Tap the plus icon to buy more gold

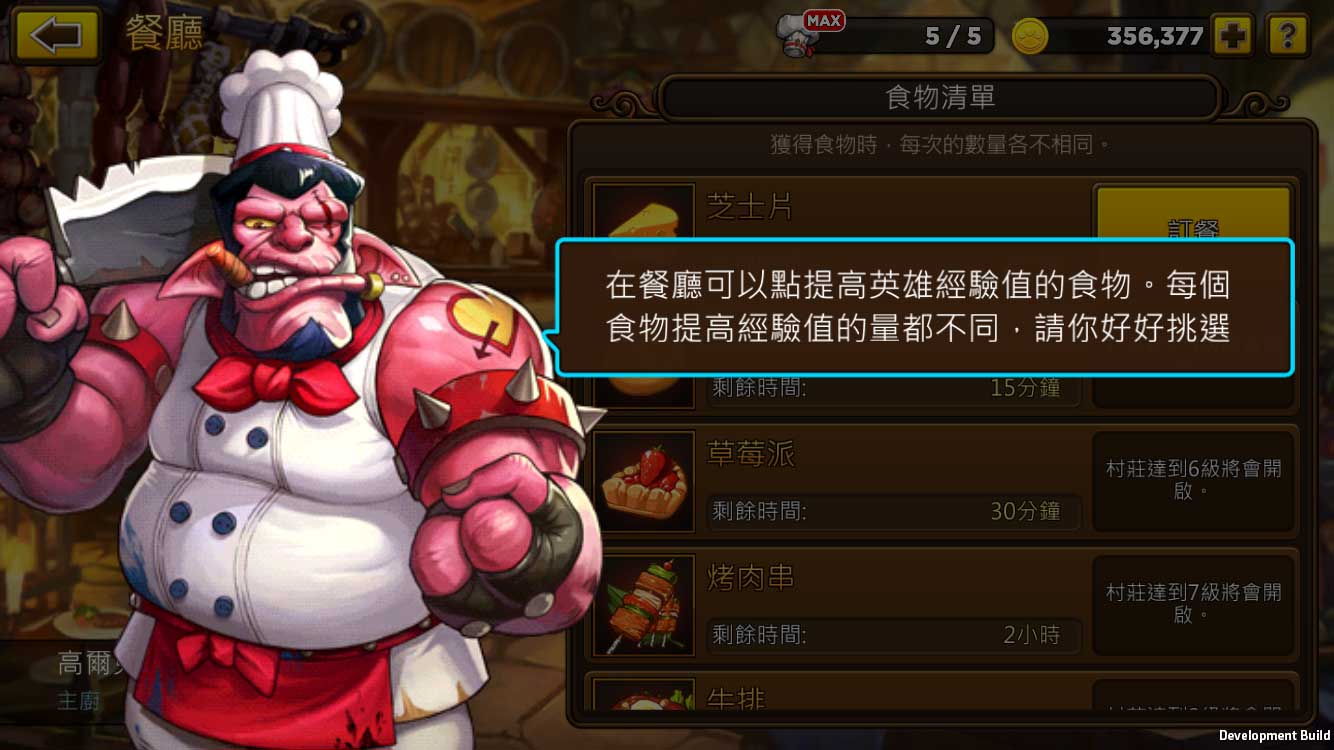click(x=1232, y=36)
